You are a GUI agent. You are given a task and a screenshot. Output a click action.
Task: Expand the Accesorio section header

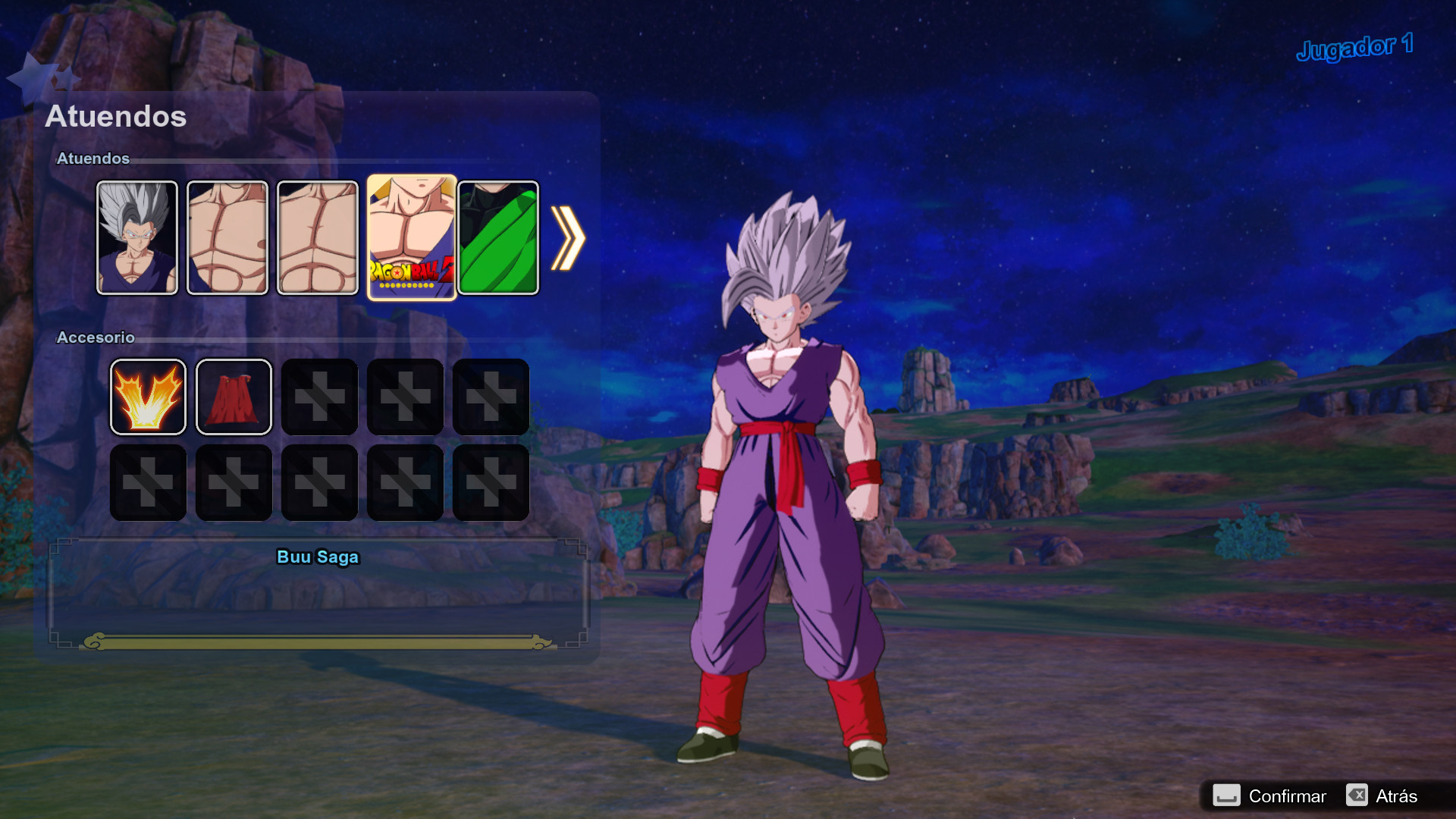95,338
